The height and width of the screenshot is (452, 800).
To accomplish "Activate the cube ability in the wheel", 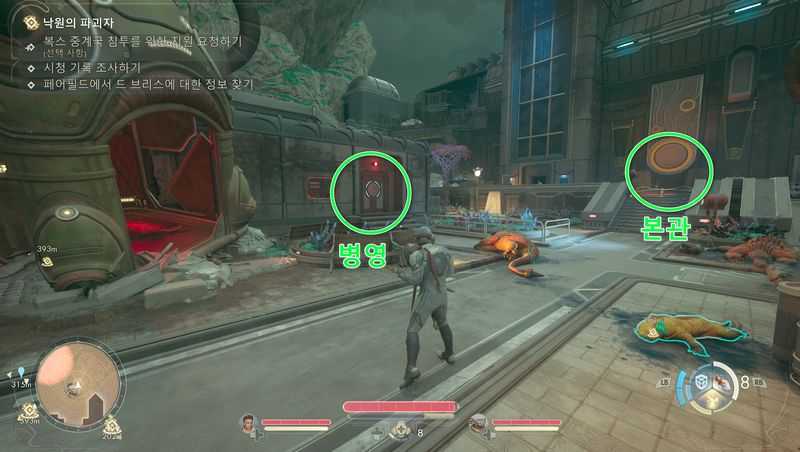I will [703, 381].
